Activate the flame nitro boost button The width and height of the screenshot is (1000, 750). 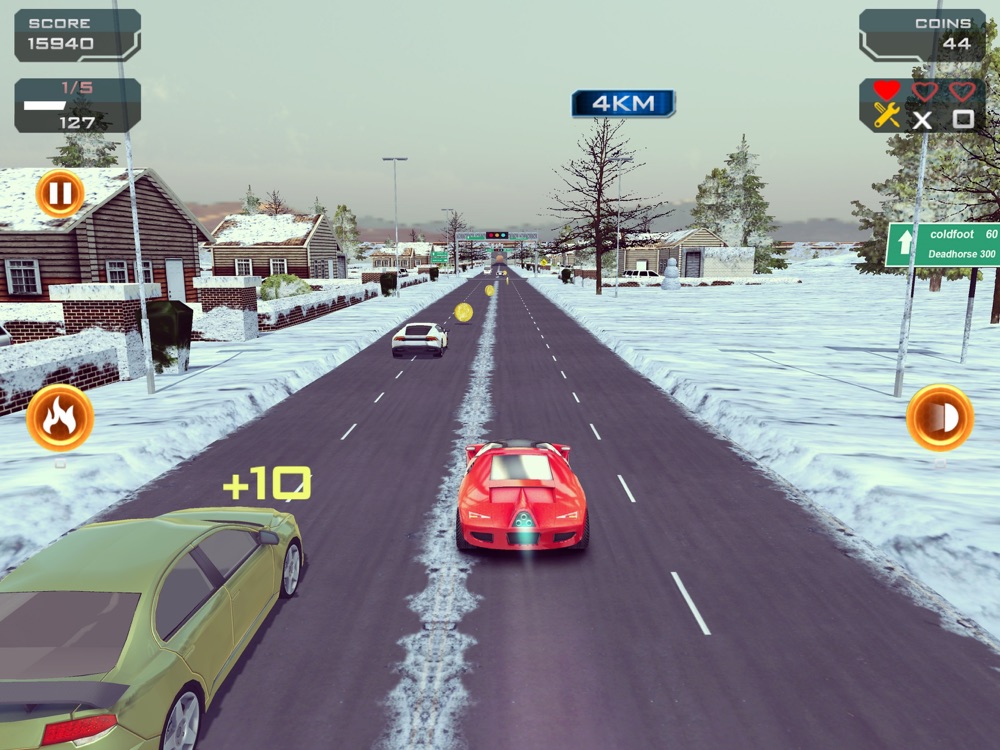point(60,418)
